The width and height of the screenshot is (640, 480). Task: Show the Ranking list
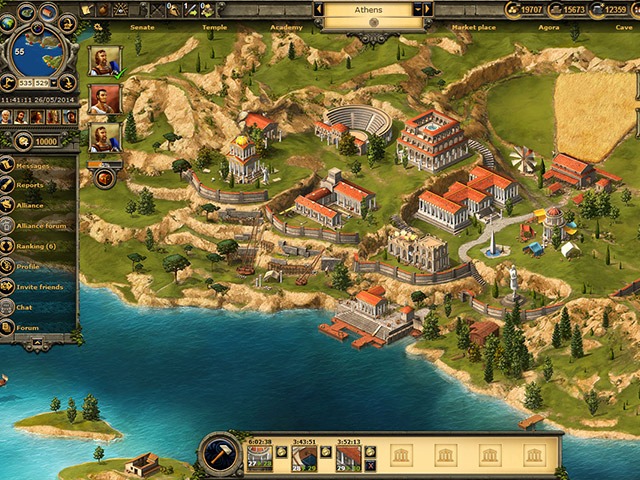(x=36, y=246)
